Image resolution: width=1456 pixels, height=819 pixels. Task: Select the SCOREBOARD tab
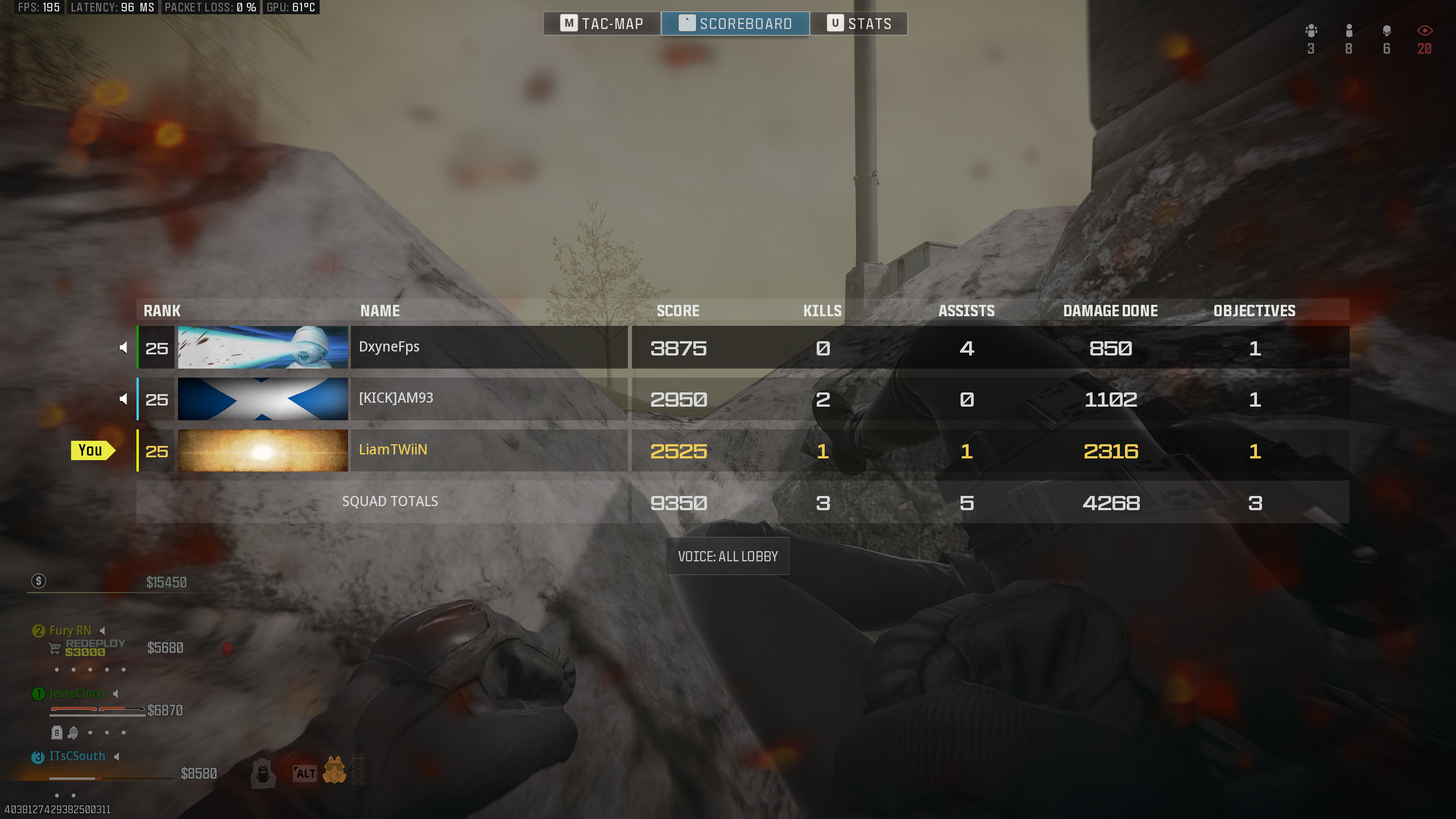[735, 23]
